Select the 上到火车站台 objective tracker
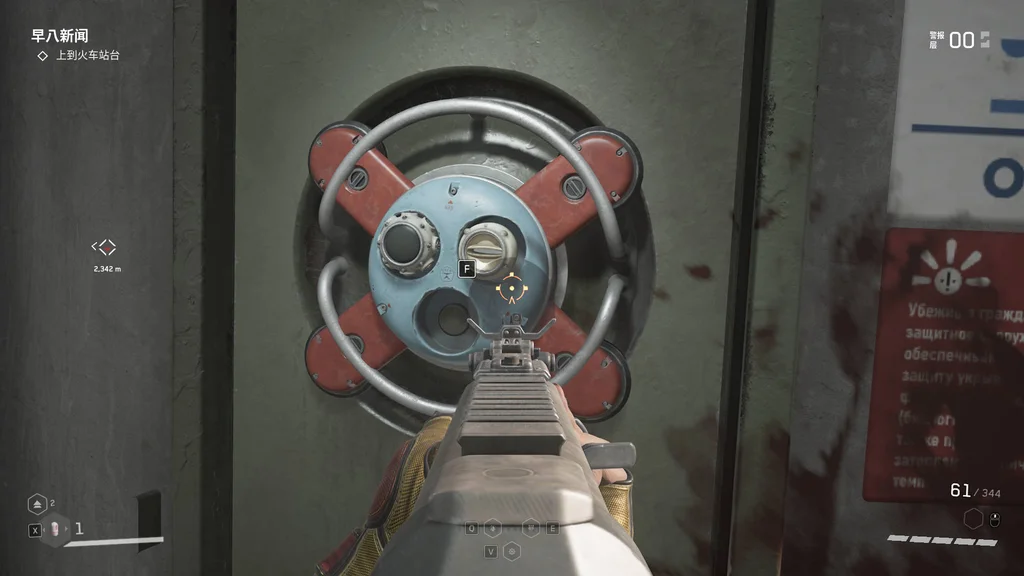The width and height of the screenshot is (1024, 576). pos(80,56)
